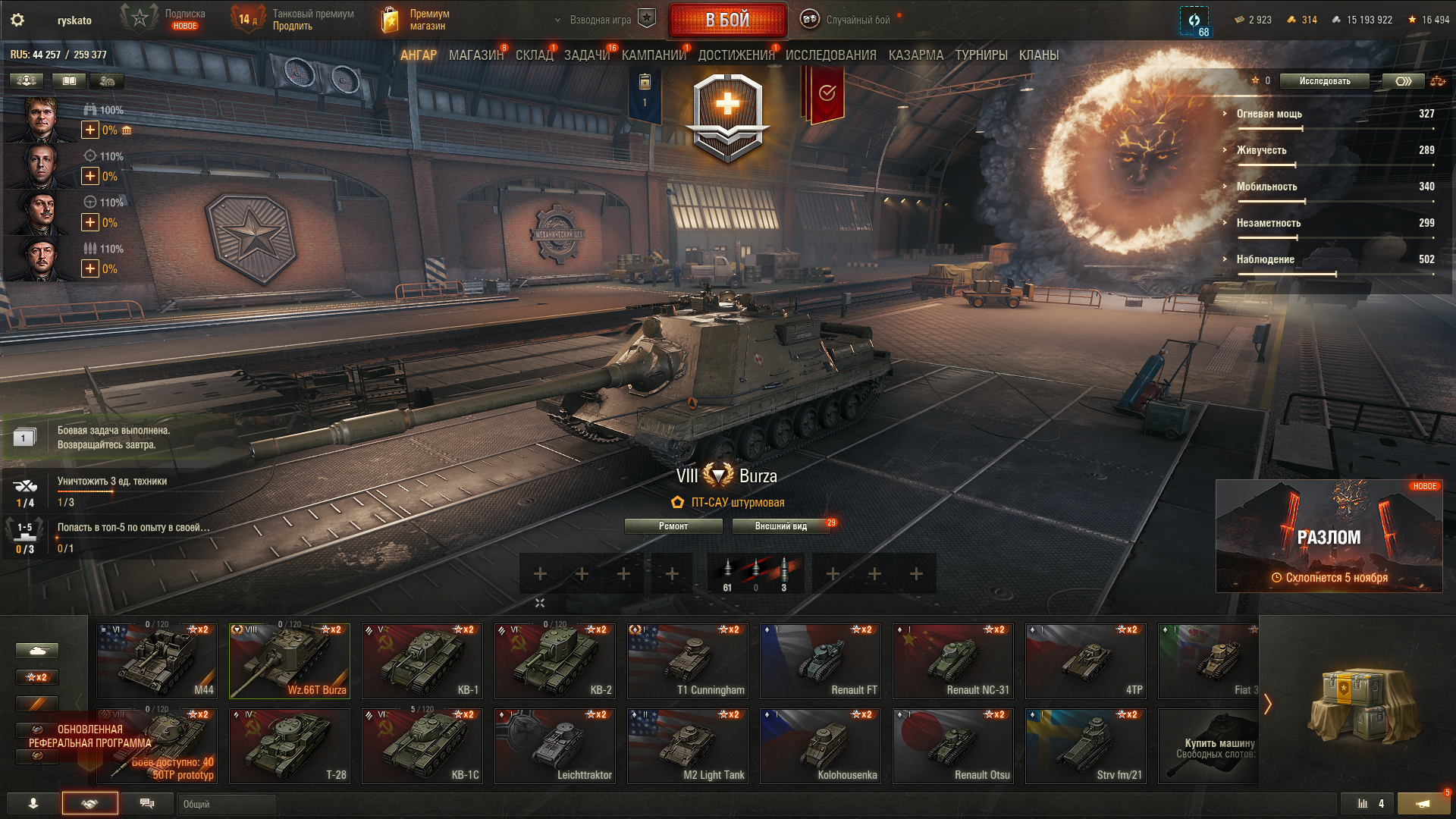
Task: Select the КВ-1 tank in carousel
Action: 422,661
